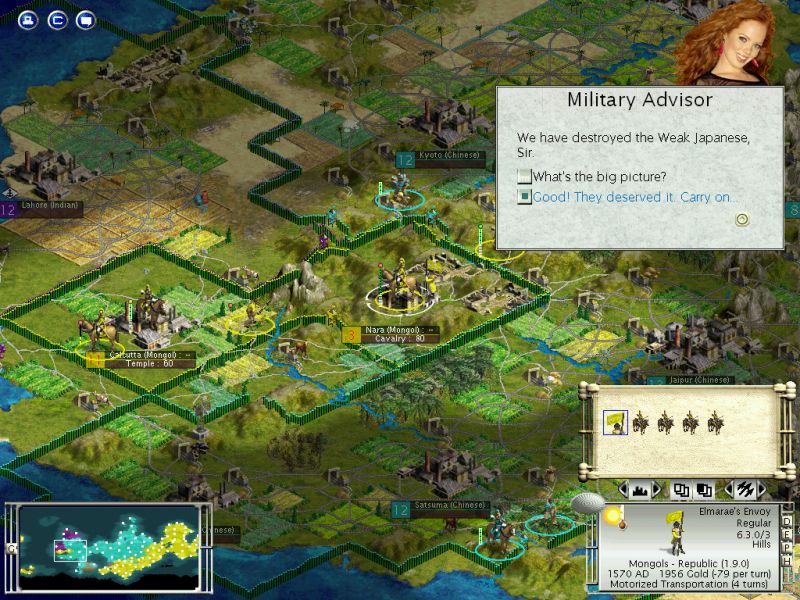This screenshot has height=600, width=800.
Task: Go to the previous city with the left arrow
Action: (623, 490)
